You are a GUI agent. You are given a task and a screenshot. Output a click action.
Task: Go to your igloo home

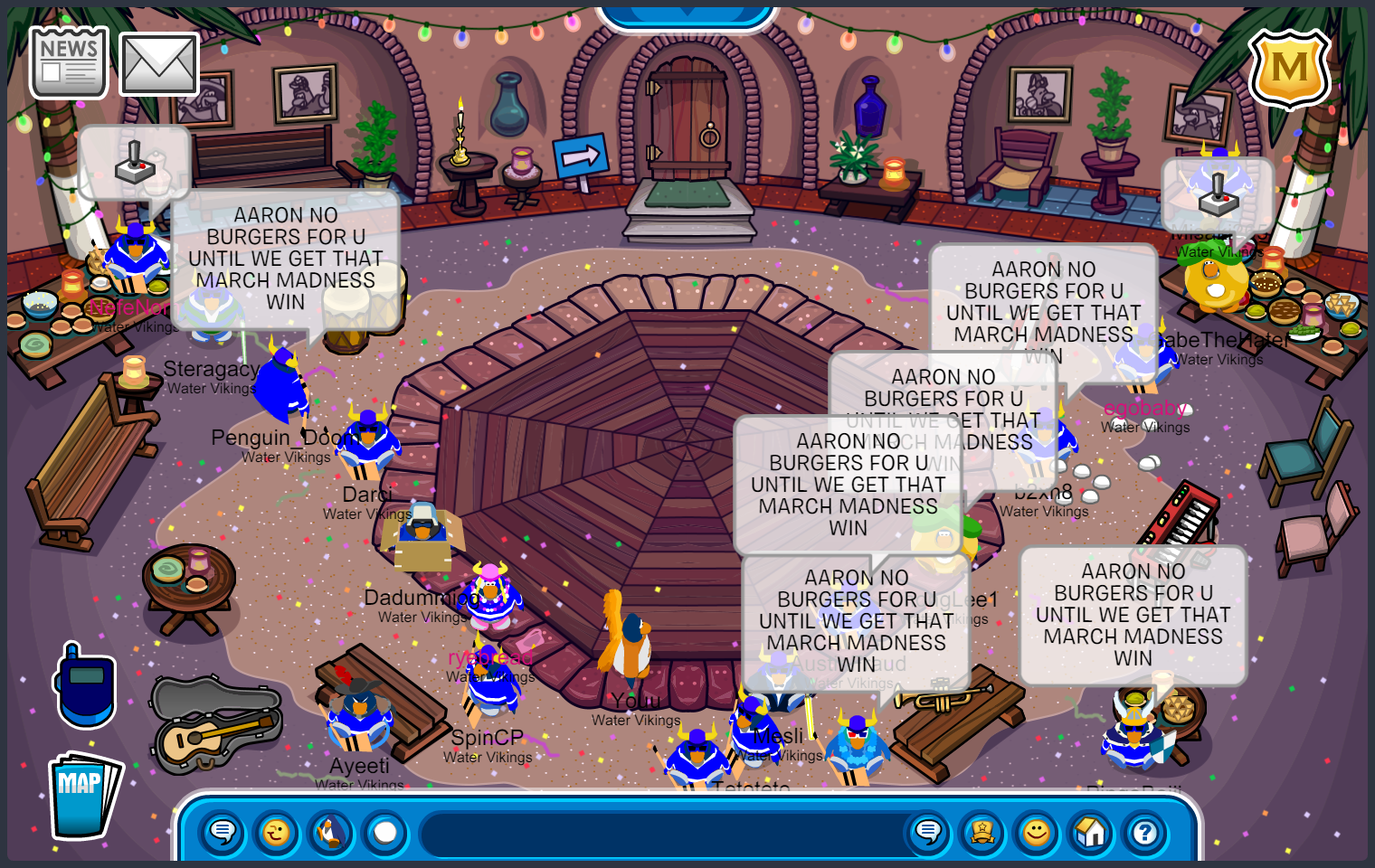tap(1091, 832)
